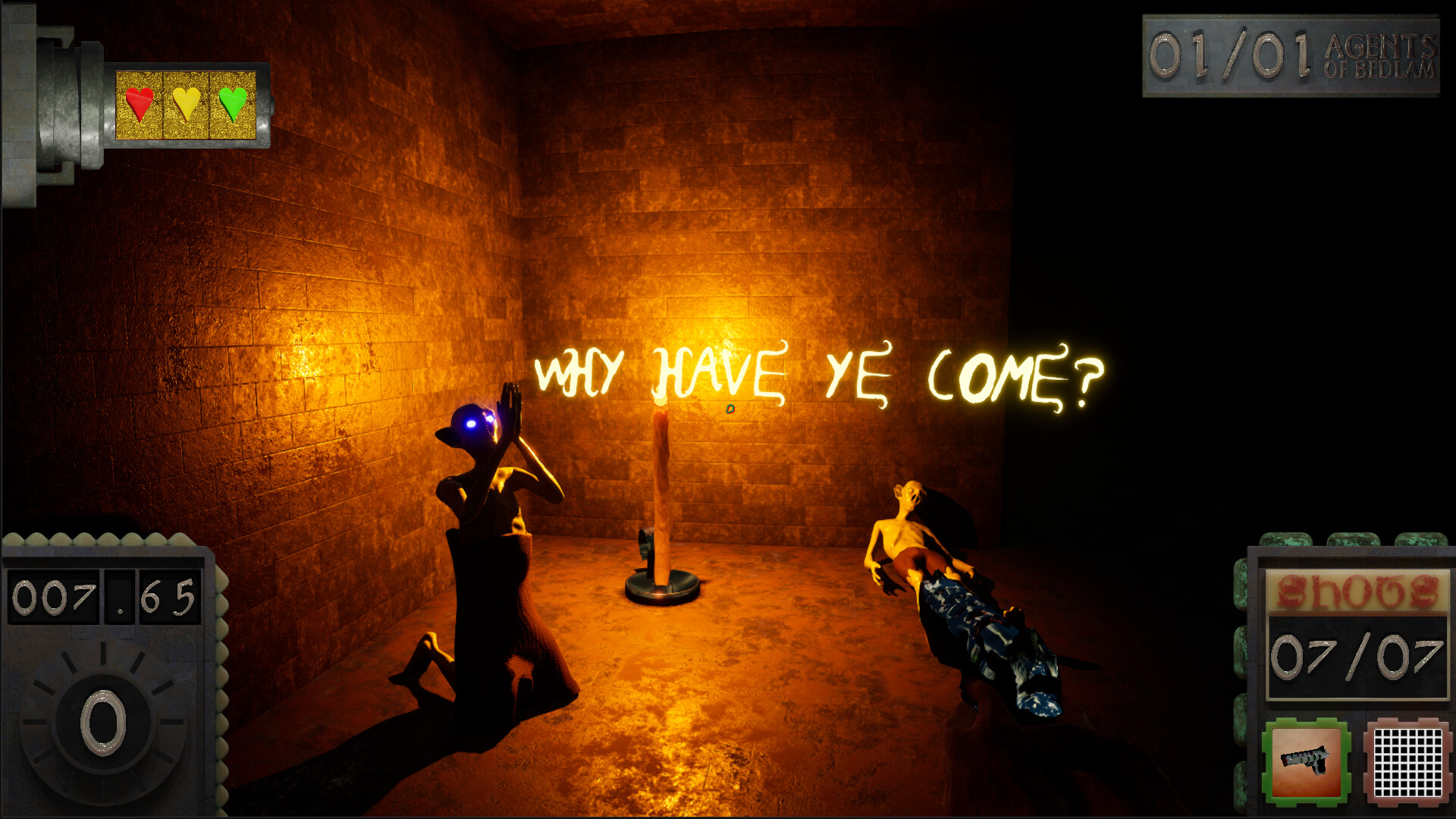Click the green heart health icon
This screenshot has height=819, width=1456.
(x=231, y=105)
